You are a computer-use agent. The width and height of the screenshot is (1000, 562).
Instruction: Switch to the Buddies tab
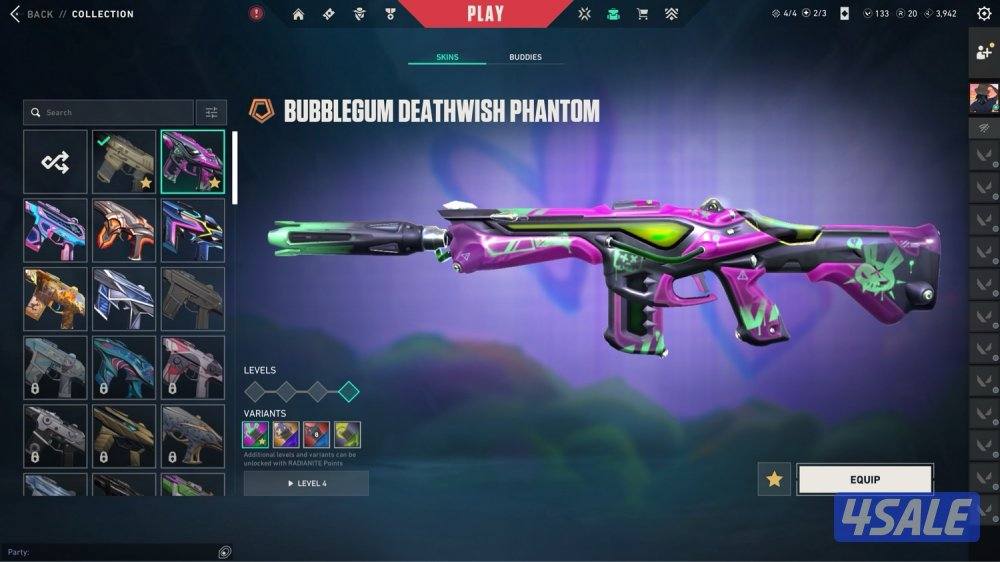525,57
